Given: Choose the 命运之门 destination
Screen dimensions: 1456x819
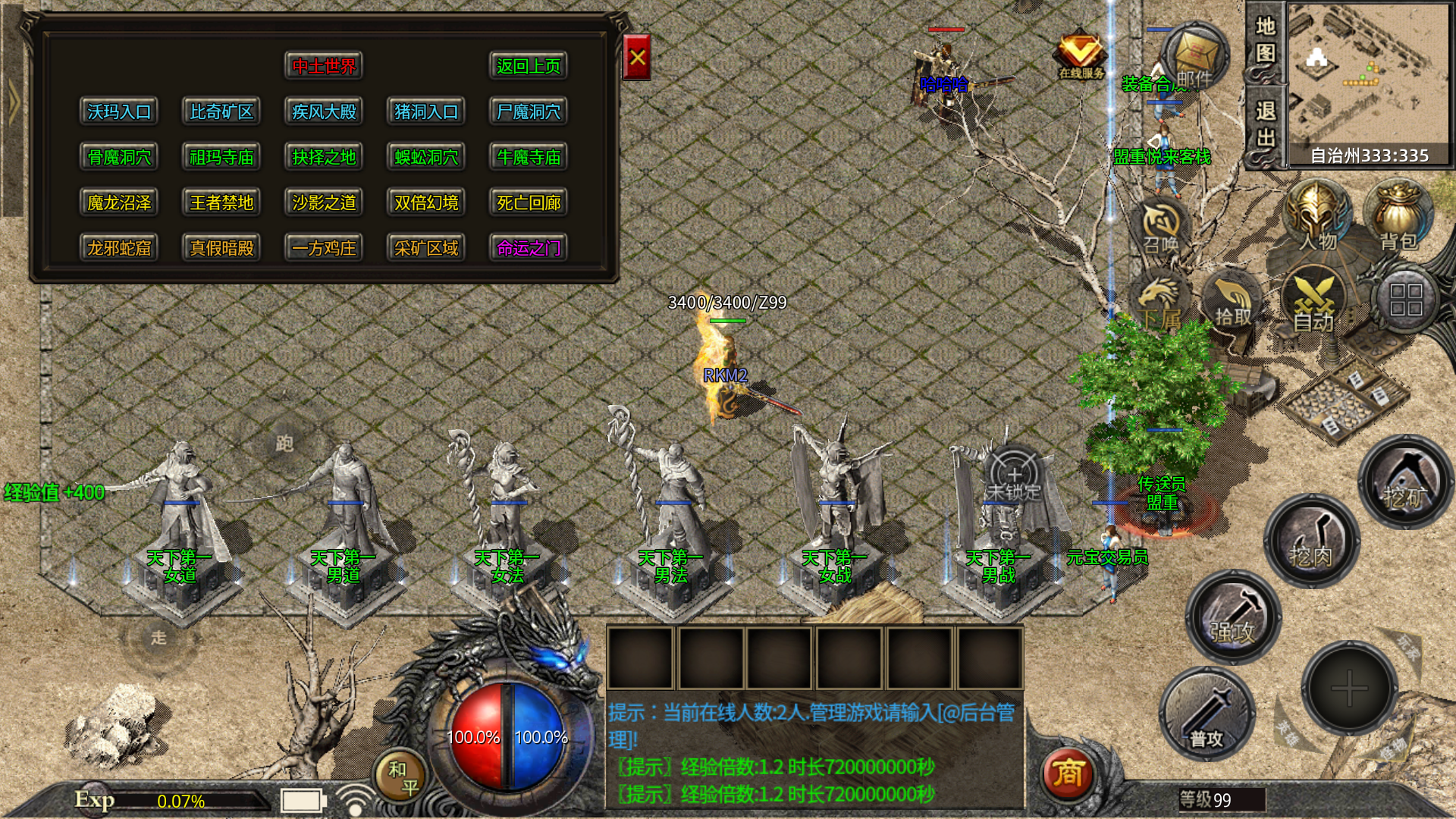Looking at the screenshot, I should [x=529, y=249].
